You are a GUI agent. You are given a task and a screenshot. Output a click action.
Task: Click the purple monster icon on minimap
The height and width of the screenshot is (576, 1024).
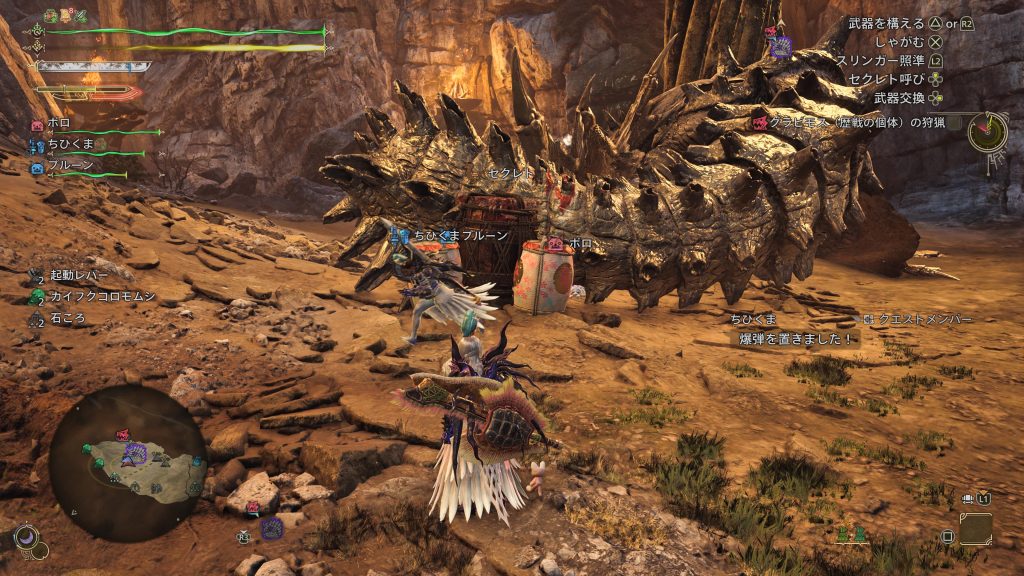[133, 456]
